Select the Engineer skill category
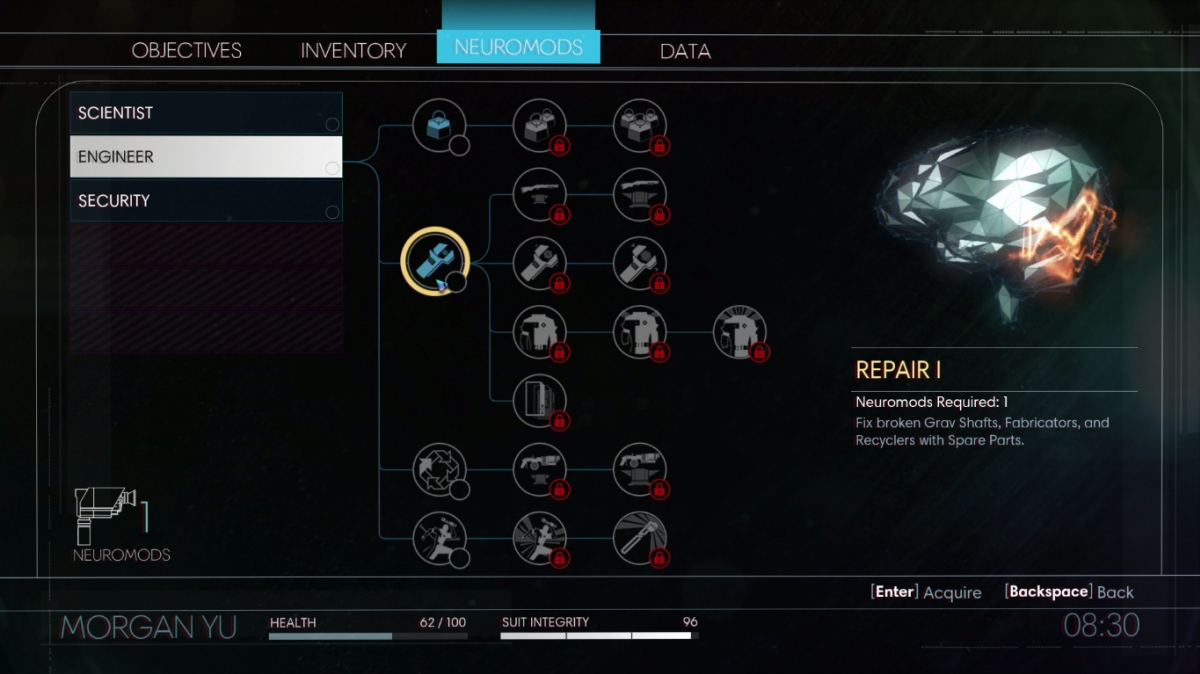Image resolution: width=1200 pixels, height=674 pixels. [206, 157]
